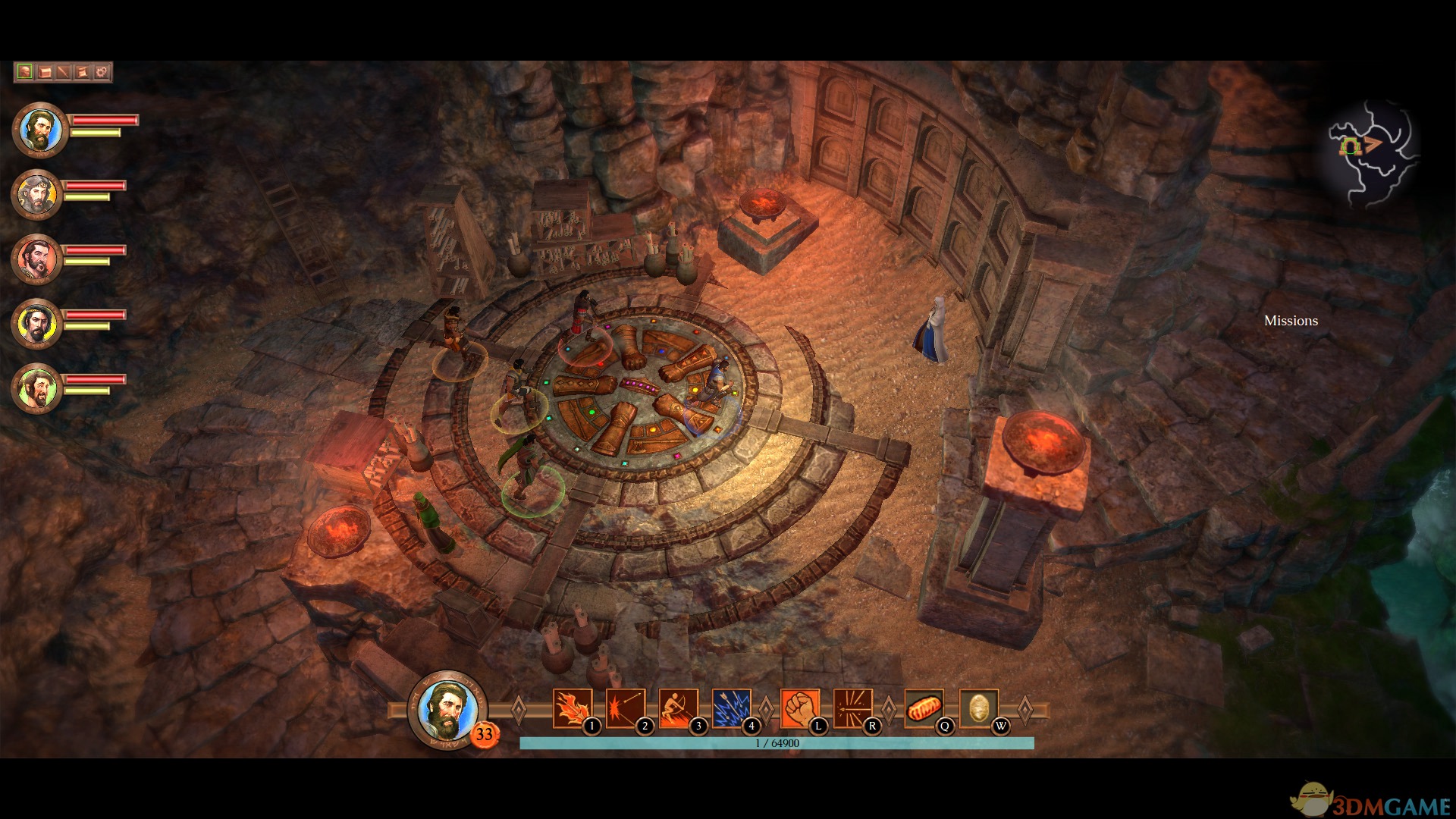Viewport: 1456px width, 819px height.
Task: Select the grey-haired party member portrait
Action: pos(36,194)
